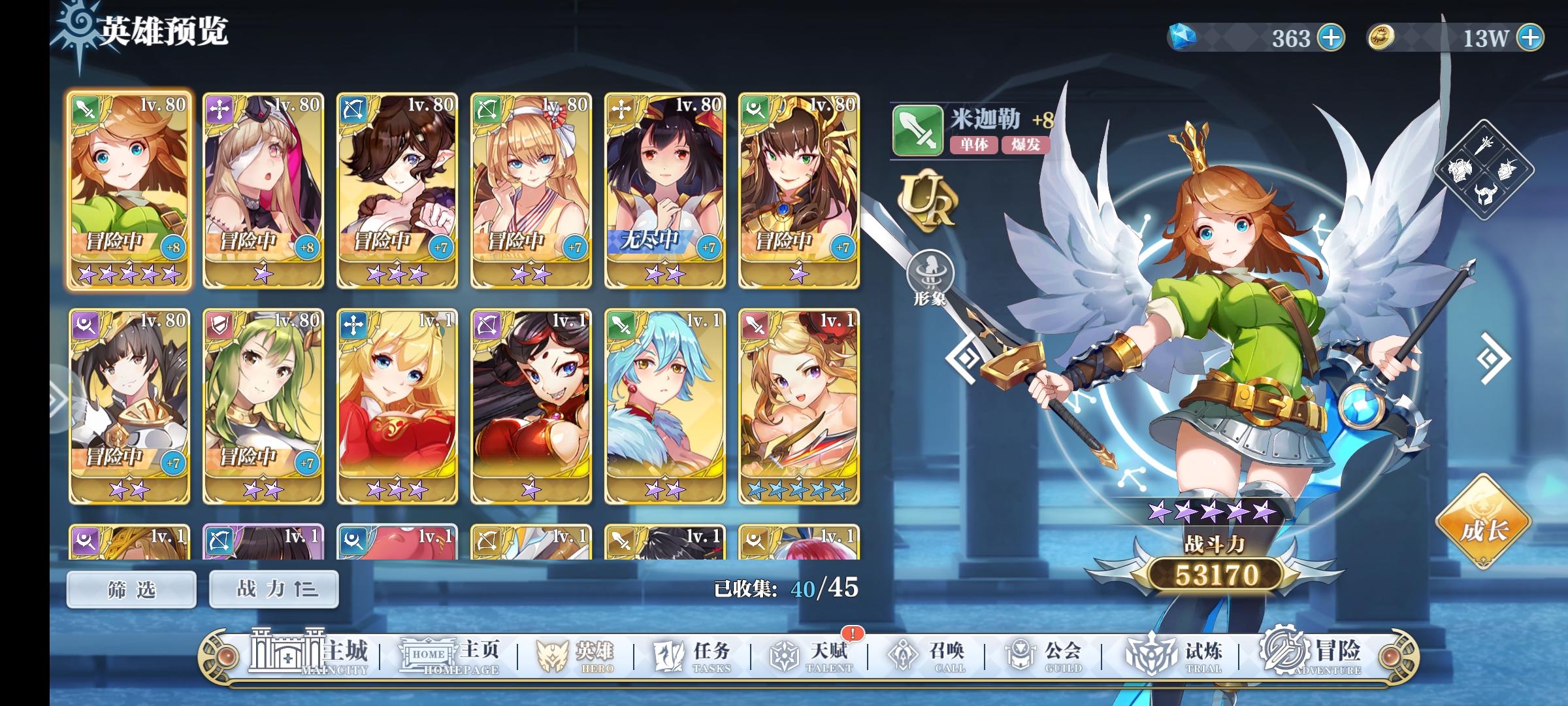
Task: Open the helmet equipment slot icon
Action: coord(1486,194)
